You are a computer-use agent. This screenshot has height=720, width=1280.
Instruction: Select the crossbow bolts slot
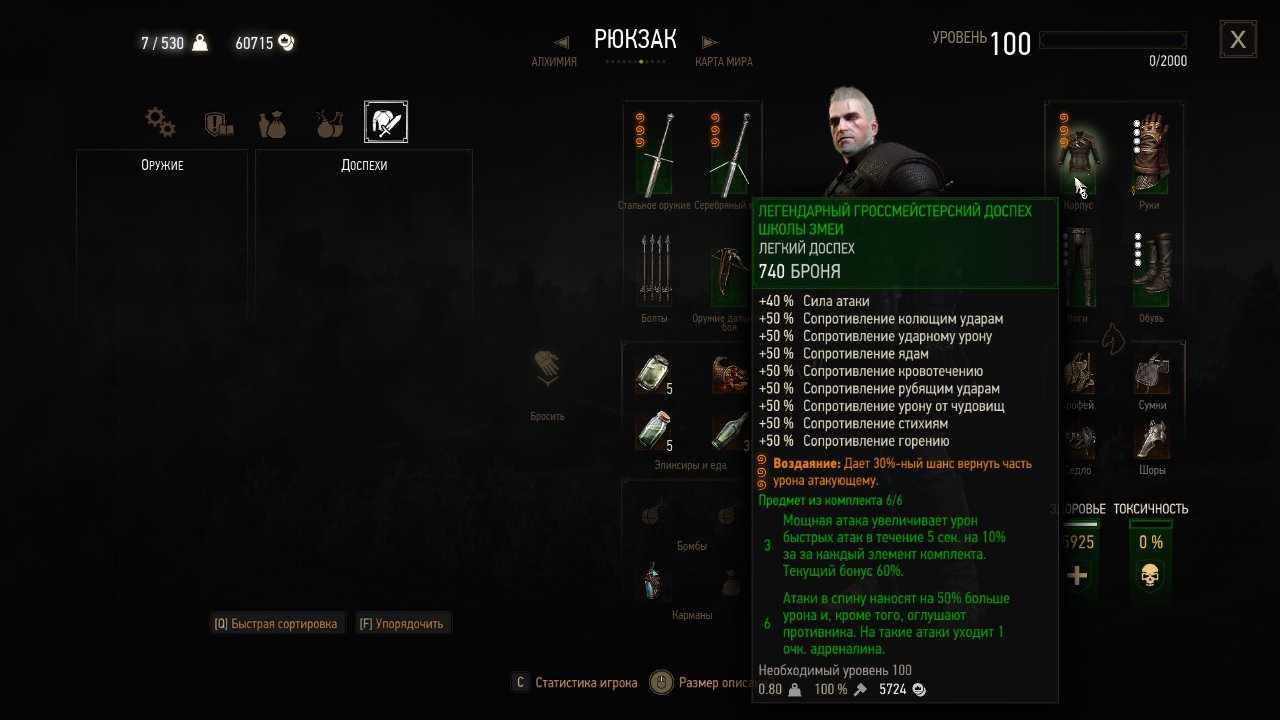[653, 268]
